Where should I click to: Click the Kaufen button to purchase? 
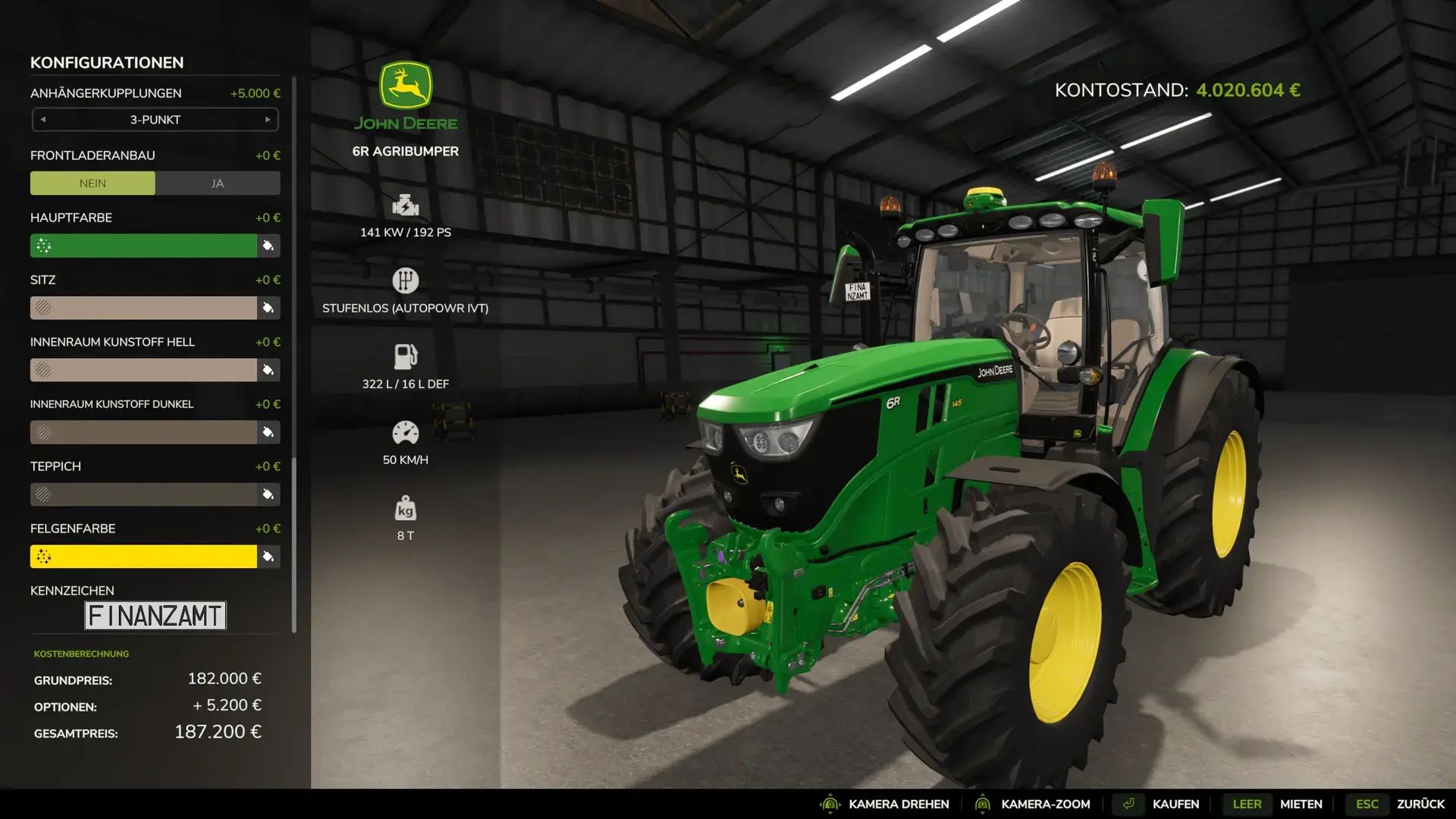click(x=1176, y=803)
